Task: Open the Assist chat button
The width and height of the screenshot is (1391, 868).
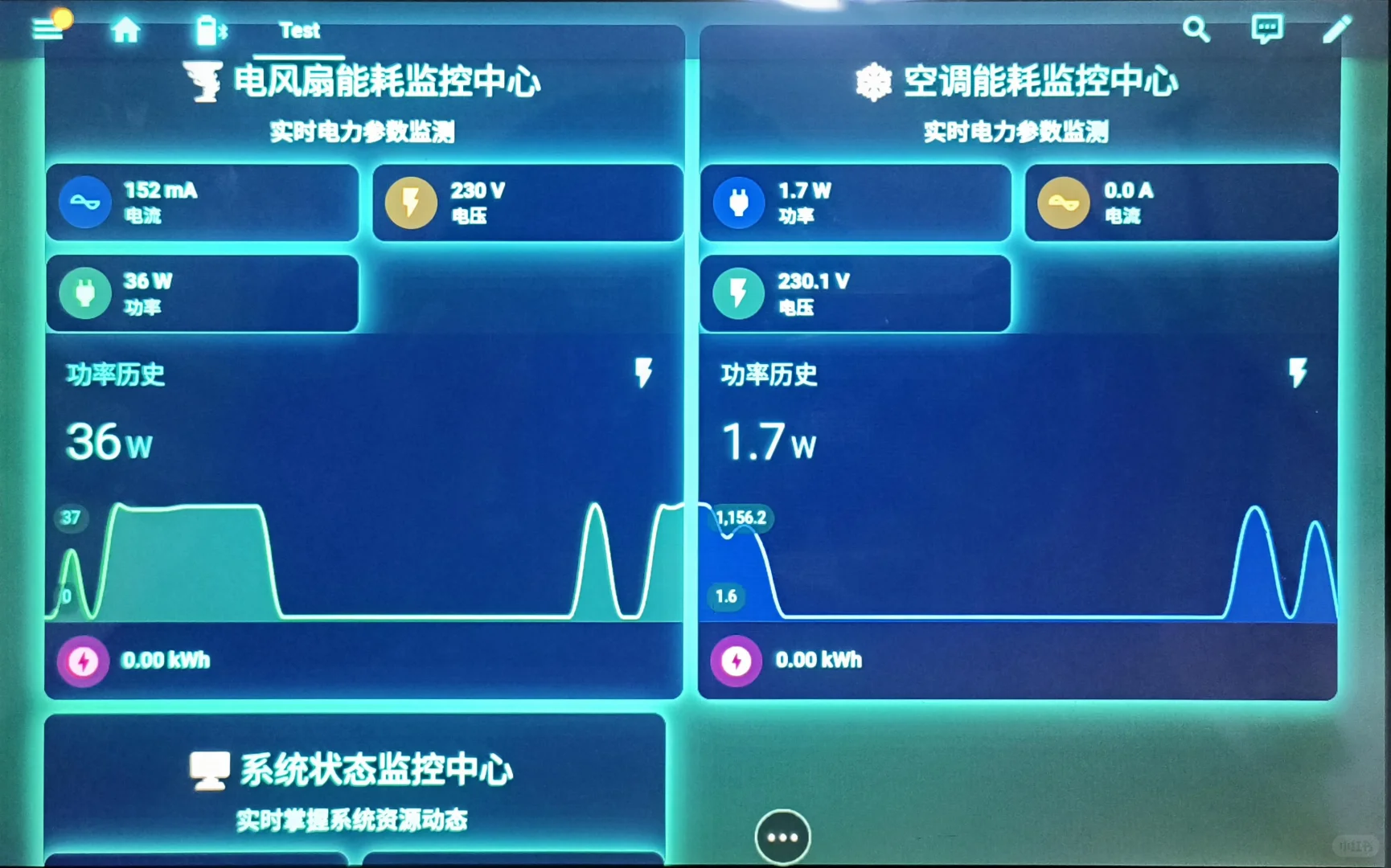Action: tap(1266, 29)
